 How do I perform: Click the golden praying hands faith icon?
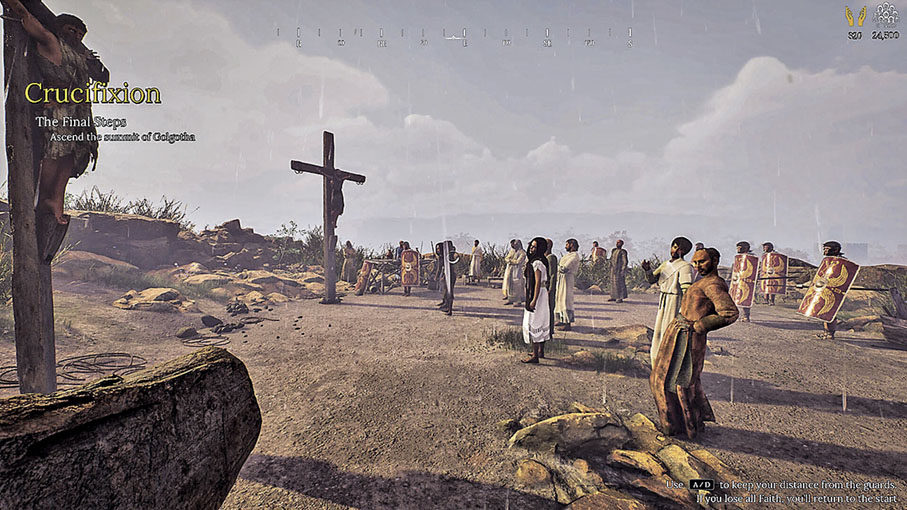pos(856,16)
